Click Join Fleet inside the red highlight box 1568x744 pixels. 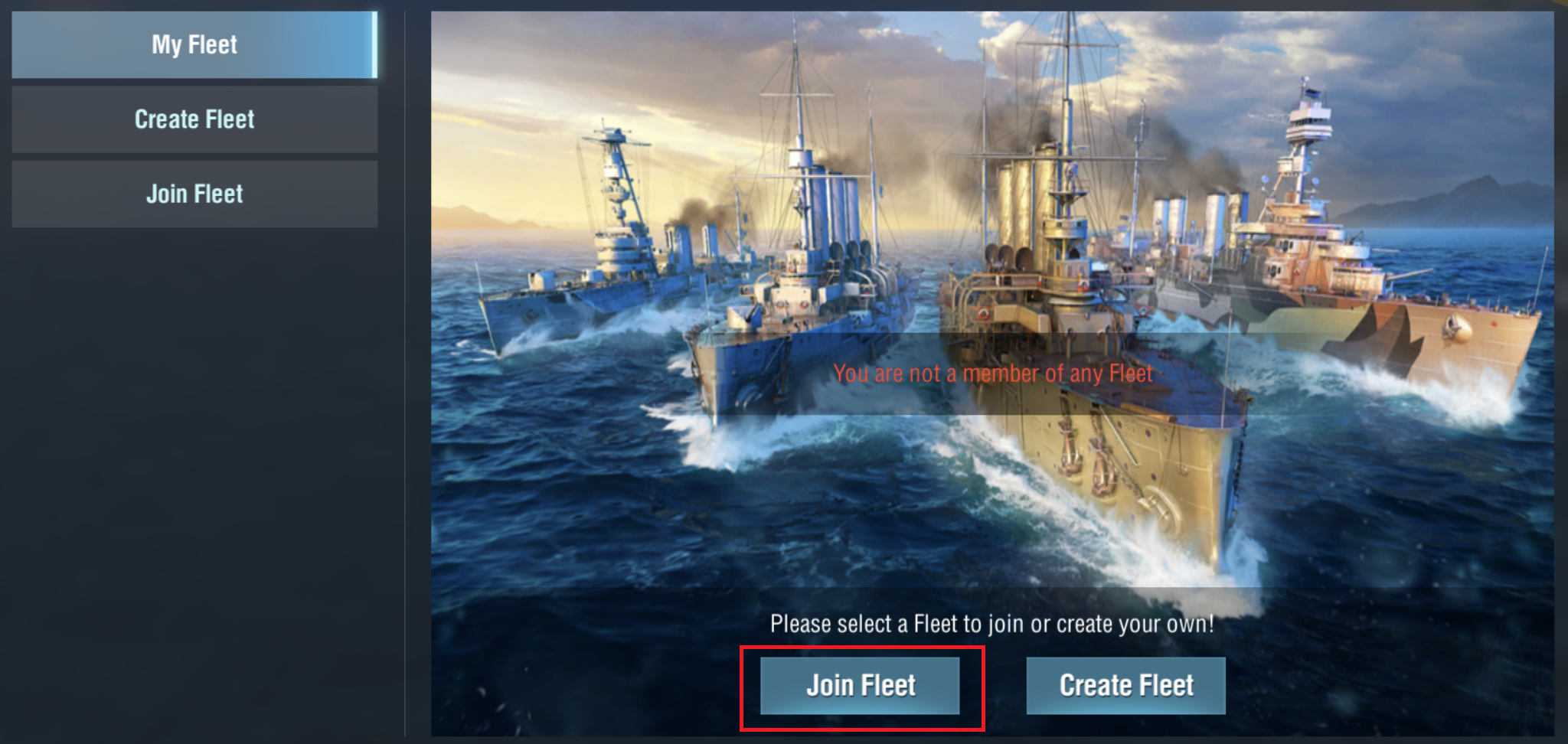click(861, 685)
